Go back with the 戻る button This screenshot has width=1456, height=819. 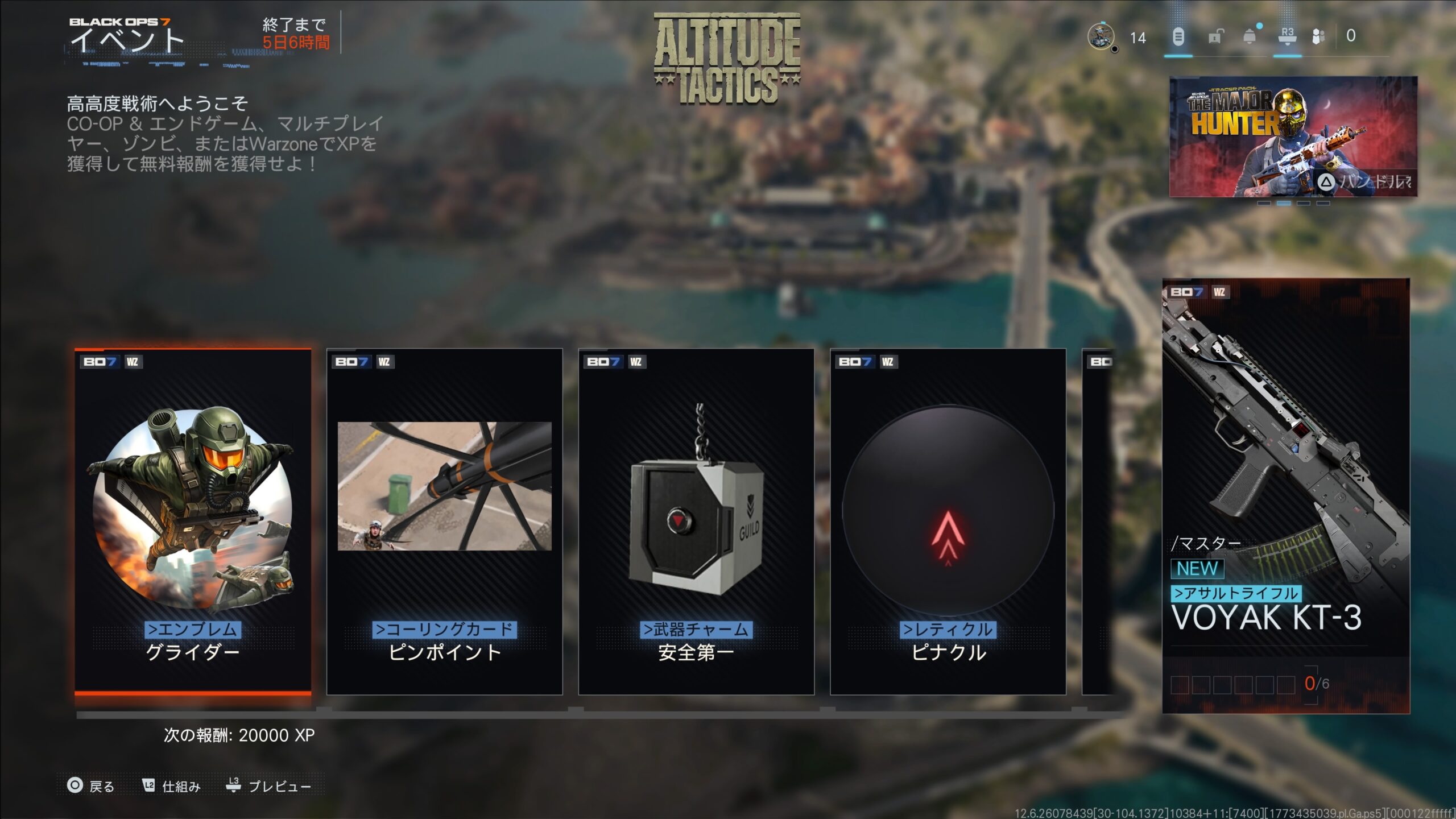tap(91, 786)
